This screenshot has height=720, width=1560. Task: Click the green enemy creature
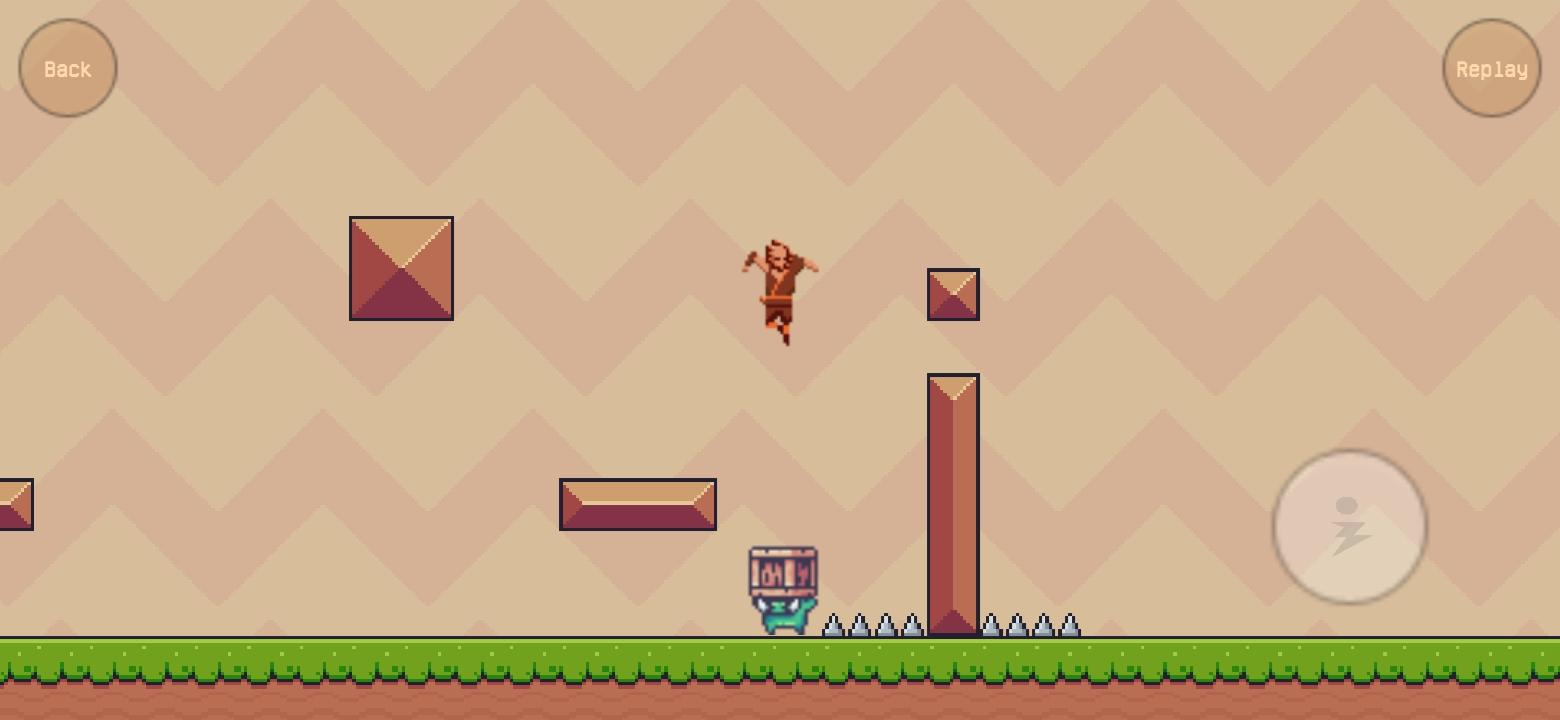coord(783,615)
